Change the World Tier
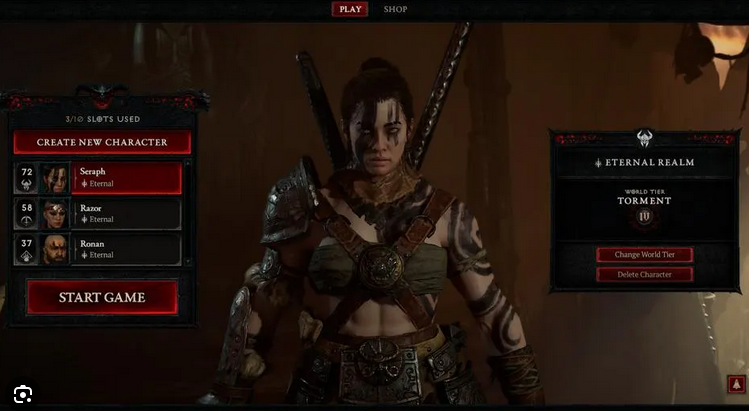Viewport: 749px width, 411px height. 644,255
